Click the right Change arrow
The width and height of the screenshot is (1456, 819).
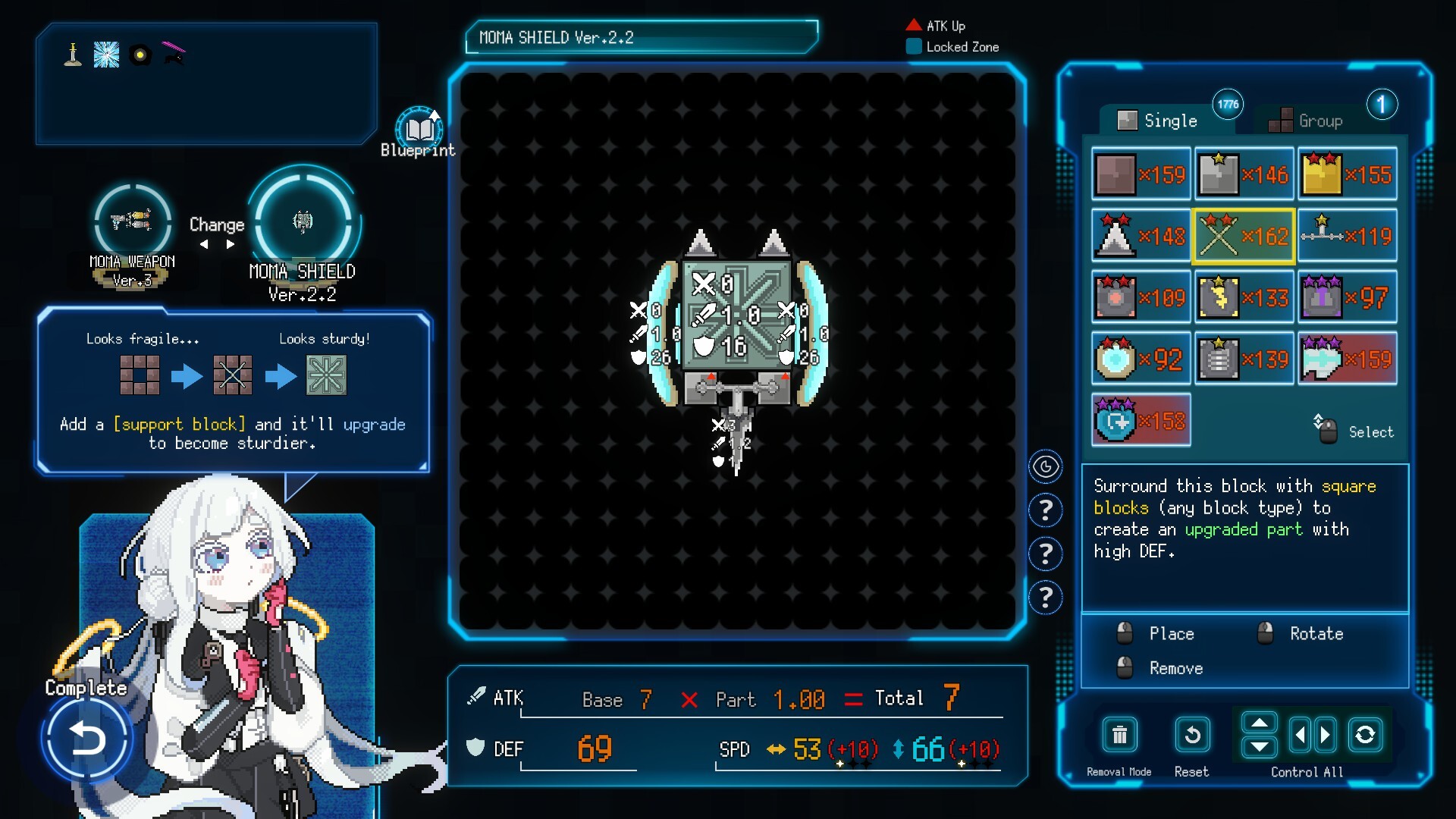click(231, 244)
